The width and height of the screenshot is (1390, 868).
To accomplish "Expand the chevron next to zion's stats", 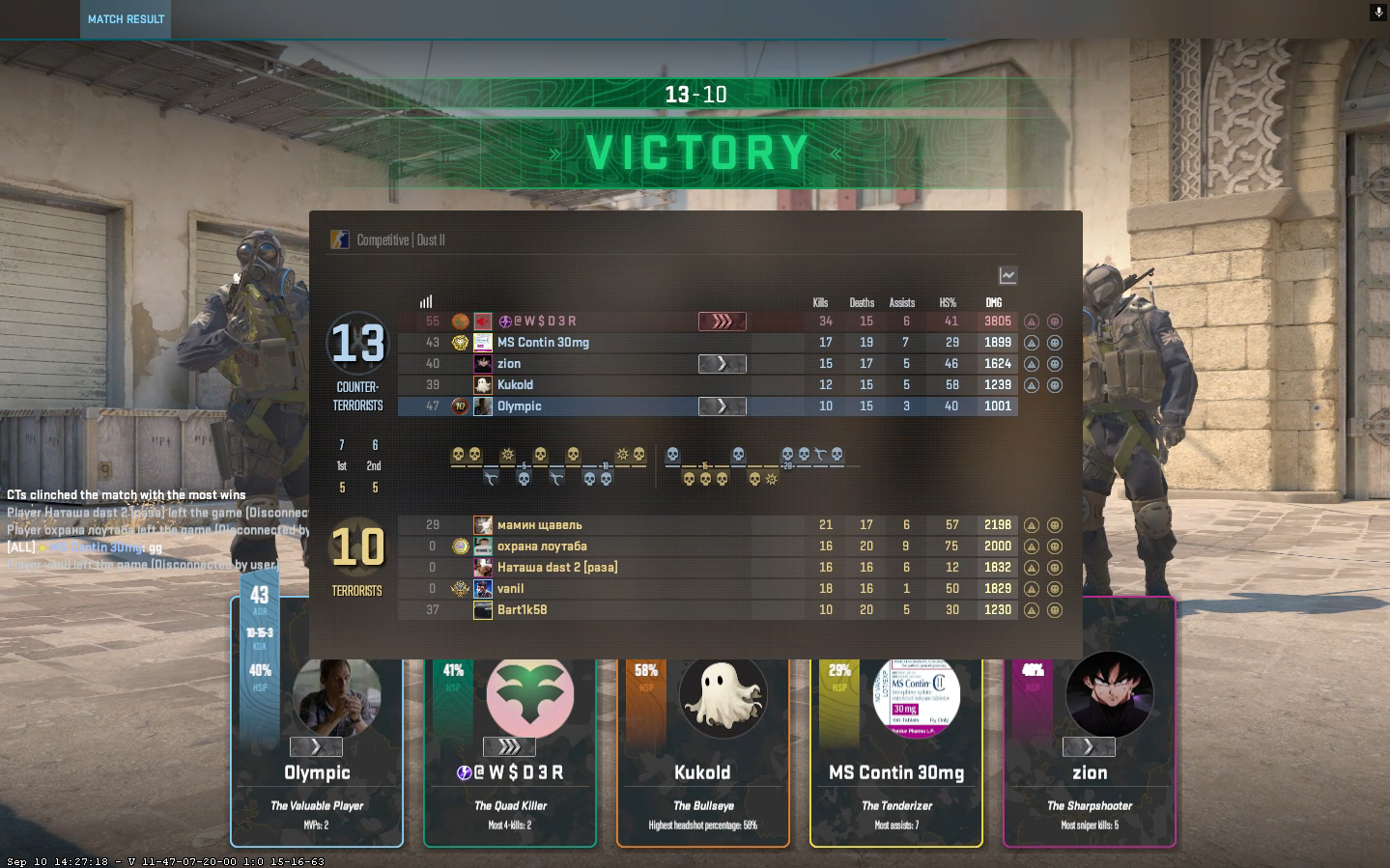I will tap(721, 363).
